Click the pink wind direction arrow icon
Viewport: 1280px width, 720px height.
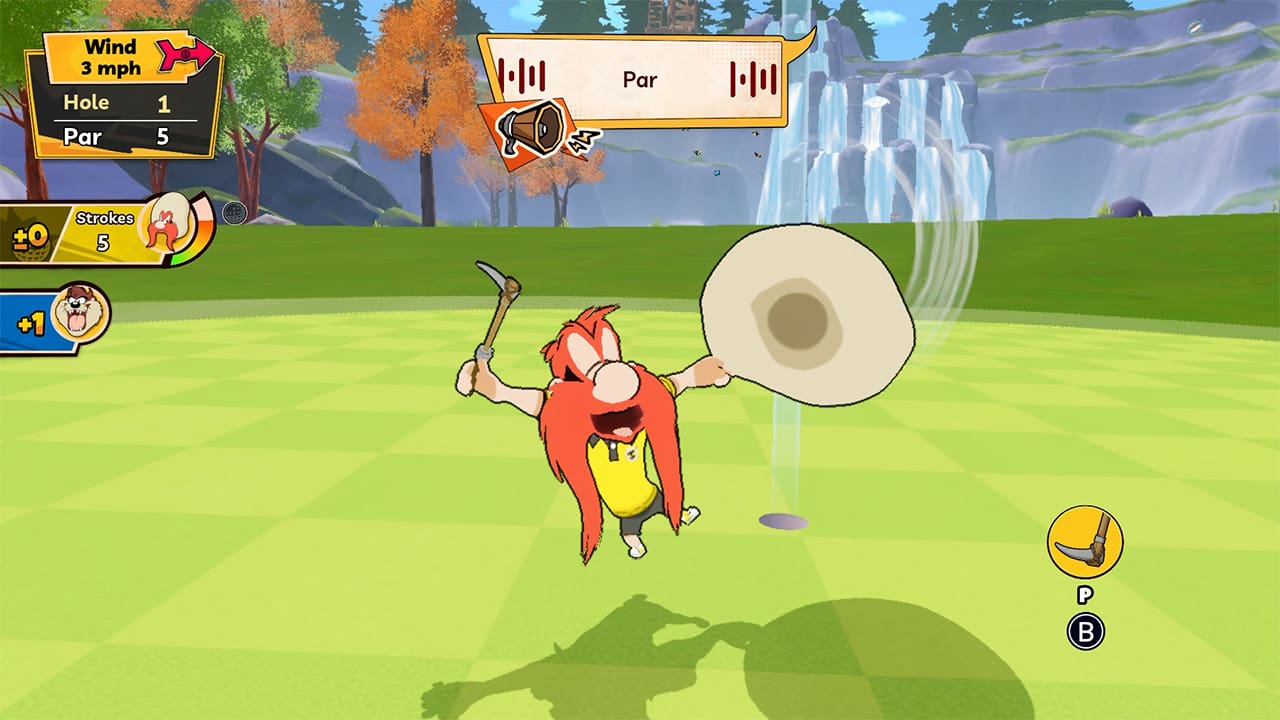click(185, 55)
